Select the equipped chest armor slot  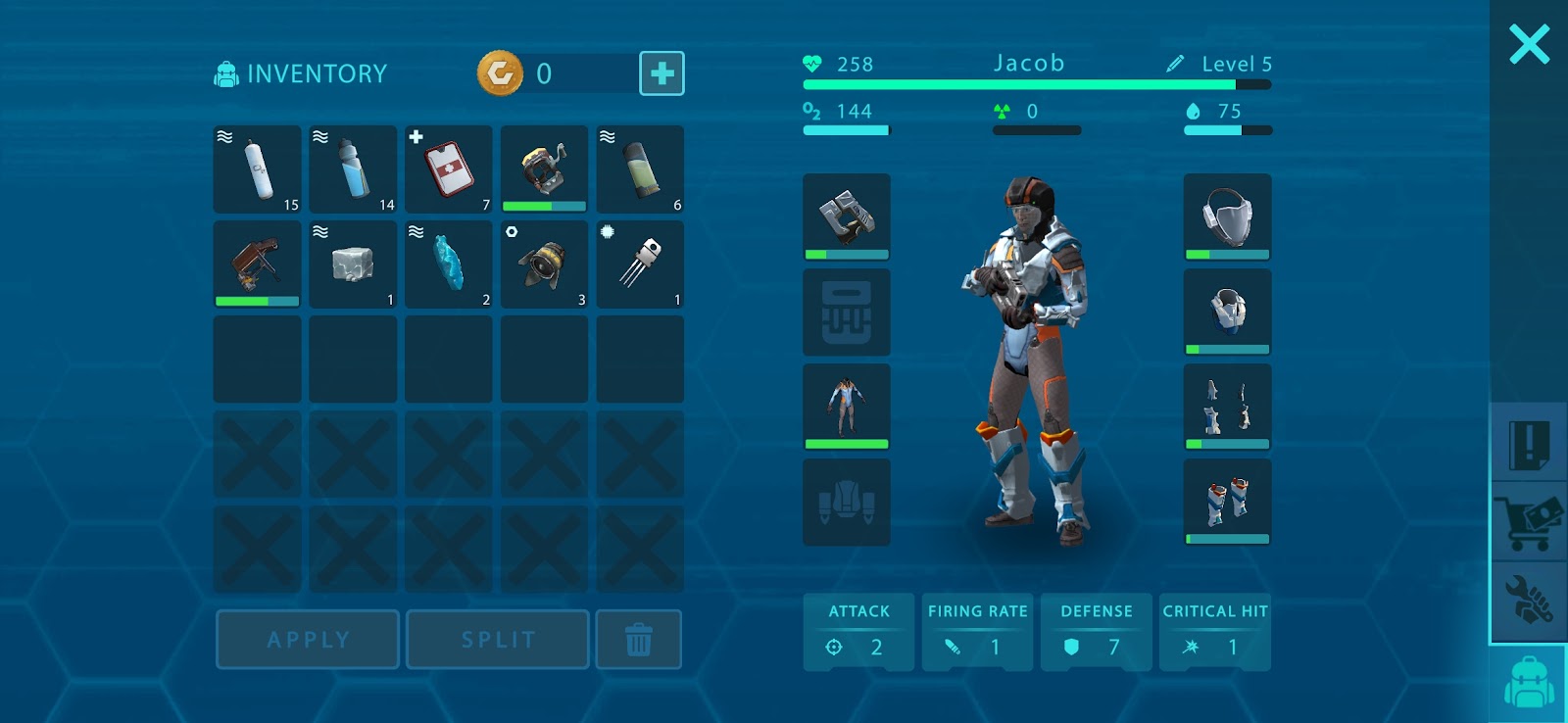[1227, 312]
